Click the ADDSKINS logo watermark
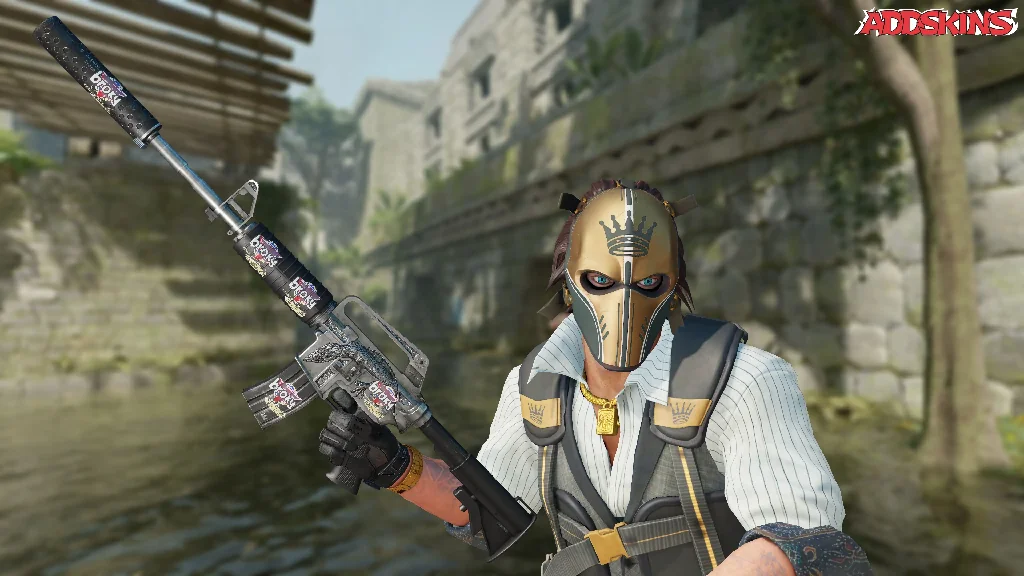1024x576 pixels. (937, 23)
